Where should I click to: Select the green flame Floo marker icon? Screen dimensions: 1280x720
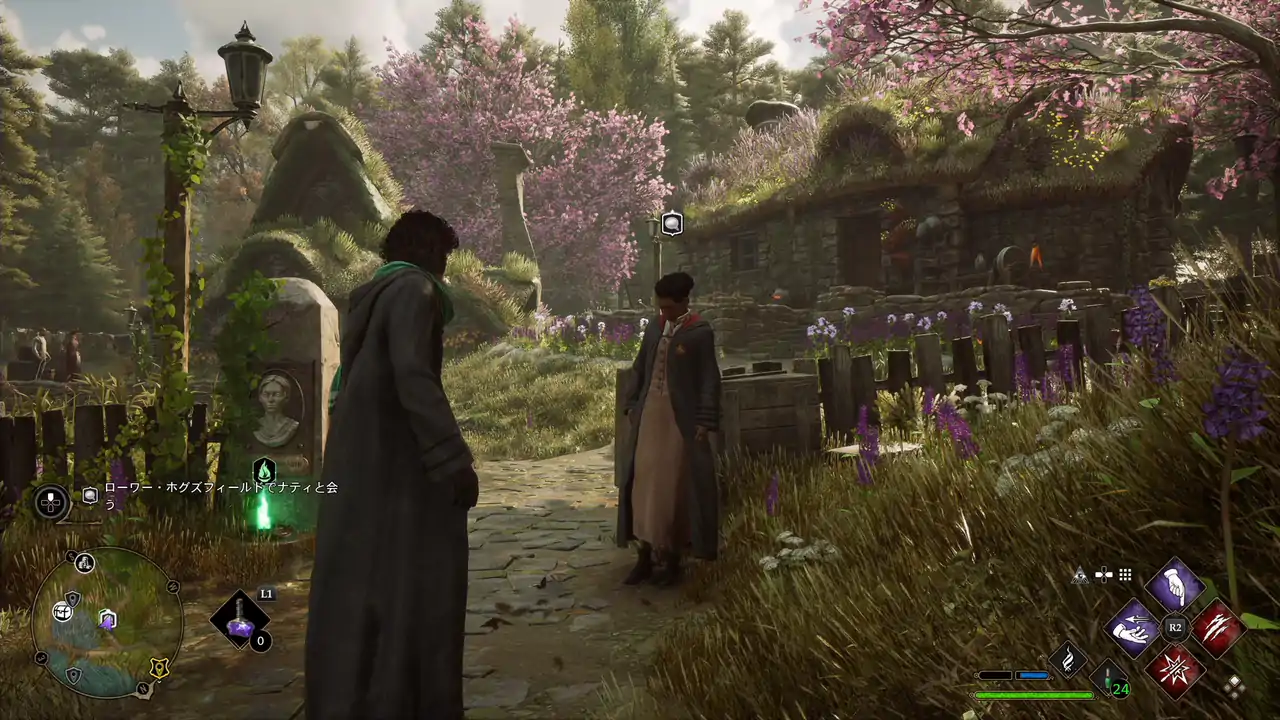point(264,470)
